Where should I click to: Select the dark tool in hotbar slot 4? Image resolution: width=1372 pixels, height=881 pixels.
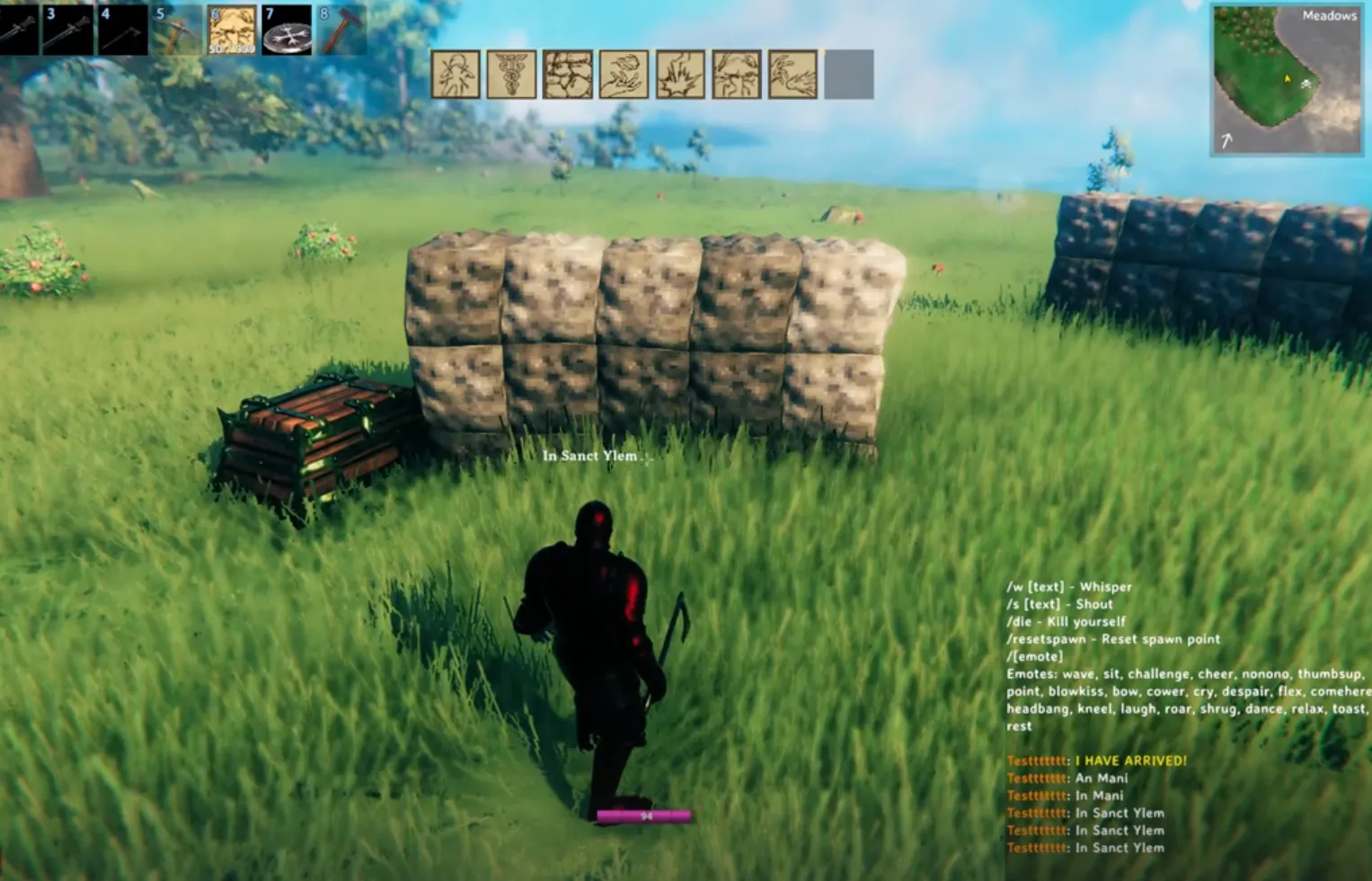pos(122,29)
